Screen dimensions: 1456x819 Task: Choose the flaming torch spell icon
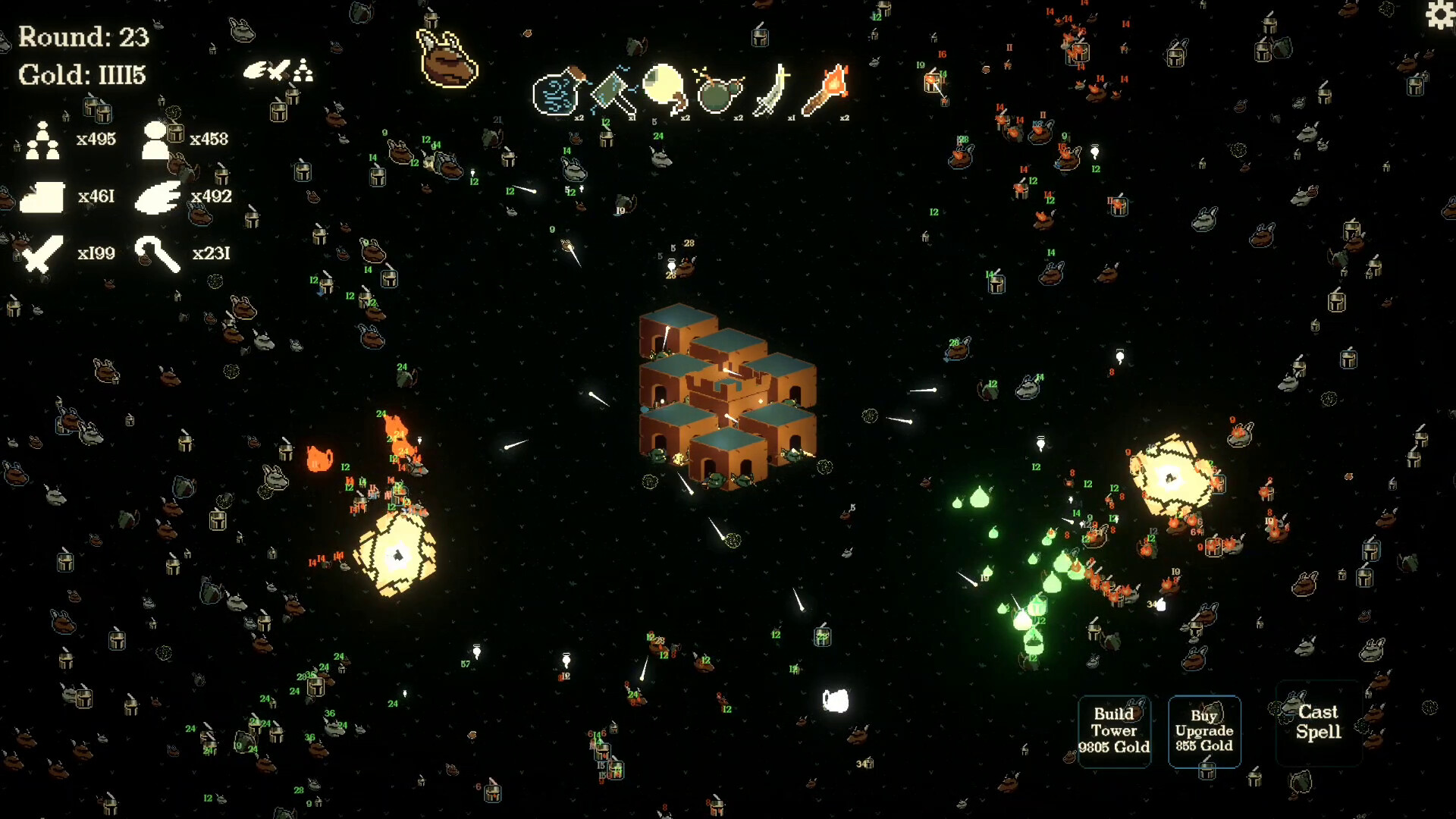[x=826, y=91]
